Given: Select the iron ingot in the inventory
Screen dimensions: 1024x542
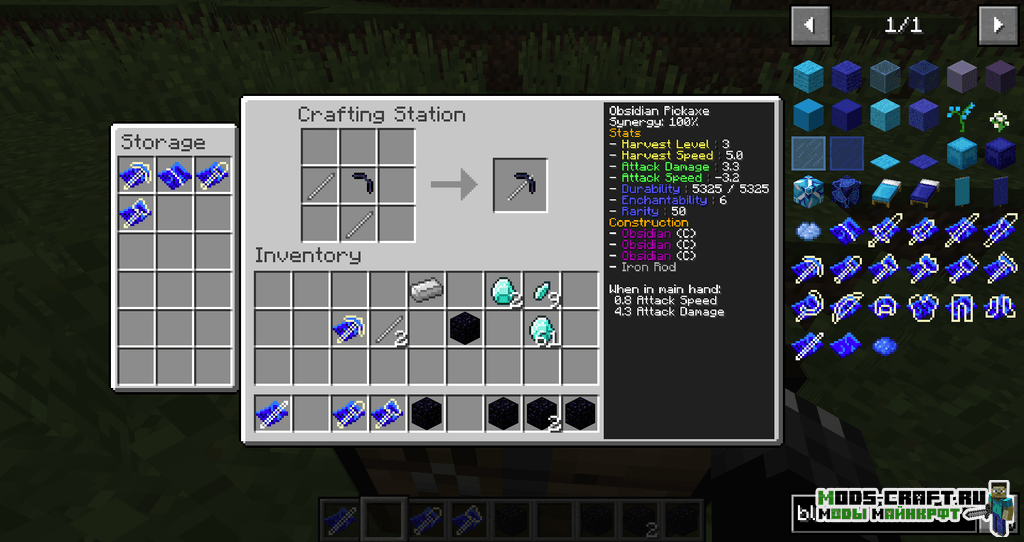Looking at the screenshot, I should point(425,290).
